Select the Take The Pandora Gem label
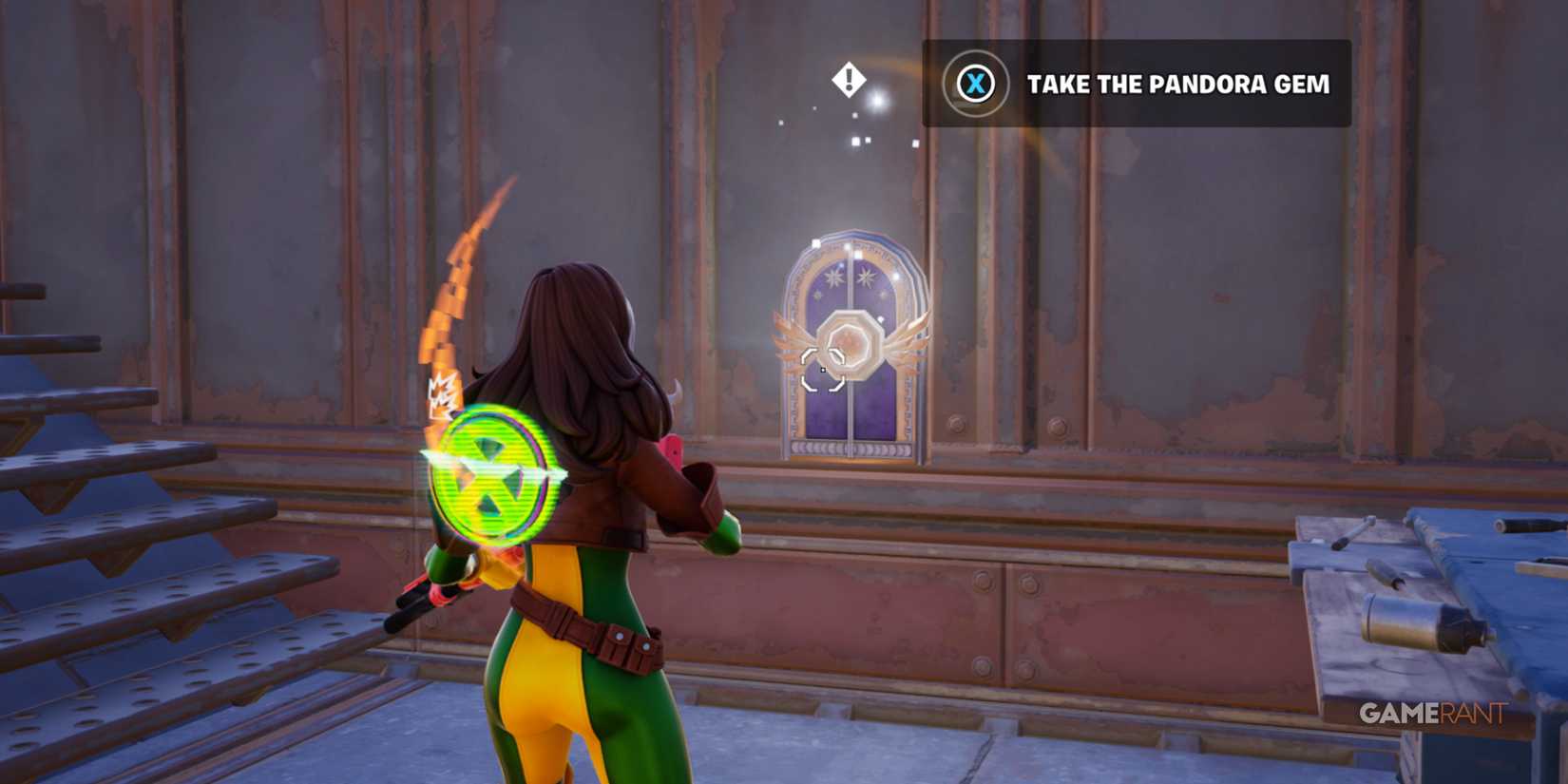The width and height of the screenshot is (1568, 784). (x=1178, y=85)
